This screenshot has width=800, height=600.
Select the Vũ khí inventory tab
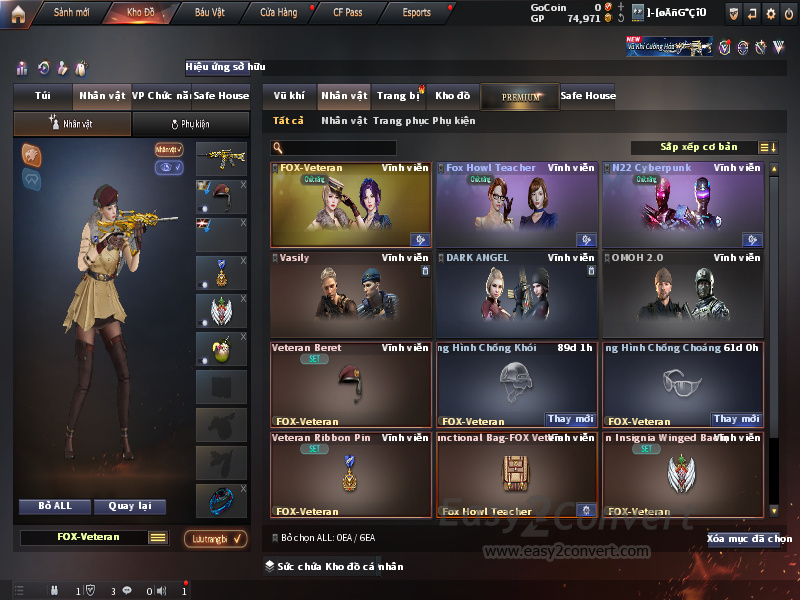[289, 96]
